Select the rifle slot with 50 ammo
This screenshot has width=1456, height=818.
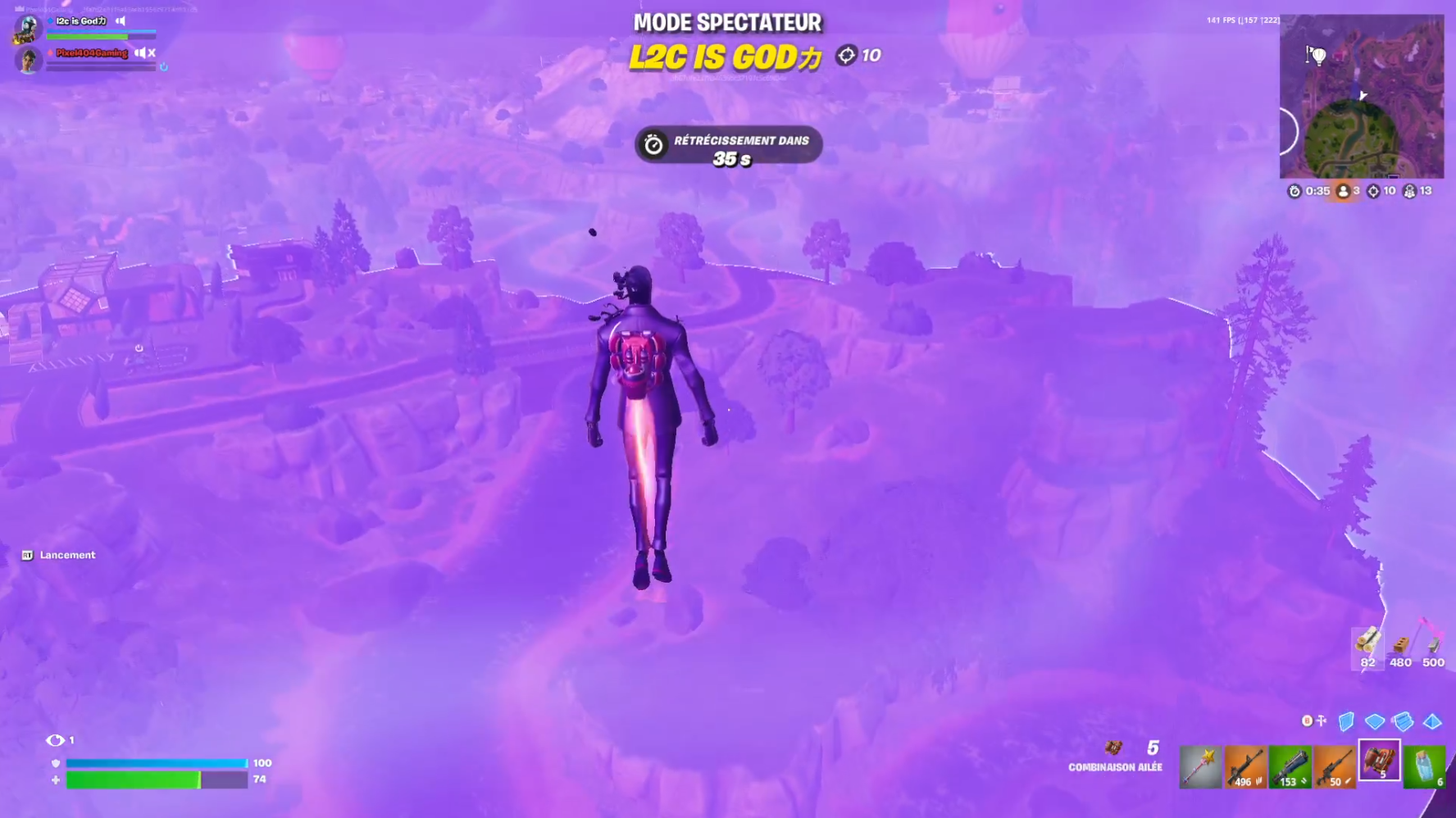pos(1335,767)
